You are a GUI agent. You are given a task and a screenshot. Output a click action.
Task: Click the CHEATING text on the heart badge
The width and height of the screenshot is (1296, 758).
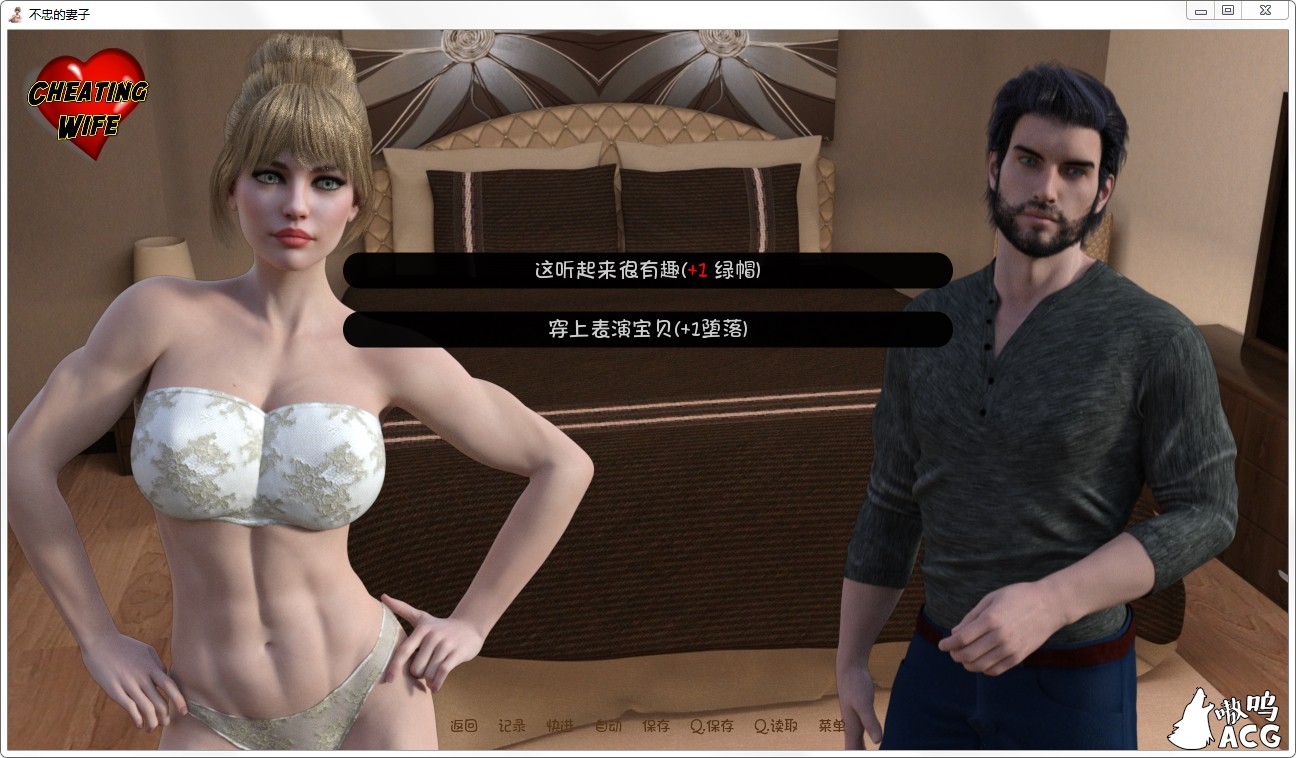[x=89, y=92]
